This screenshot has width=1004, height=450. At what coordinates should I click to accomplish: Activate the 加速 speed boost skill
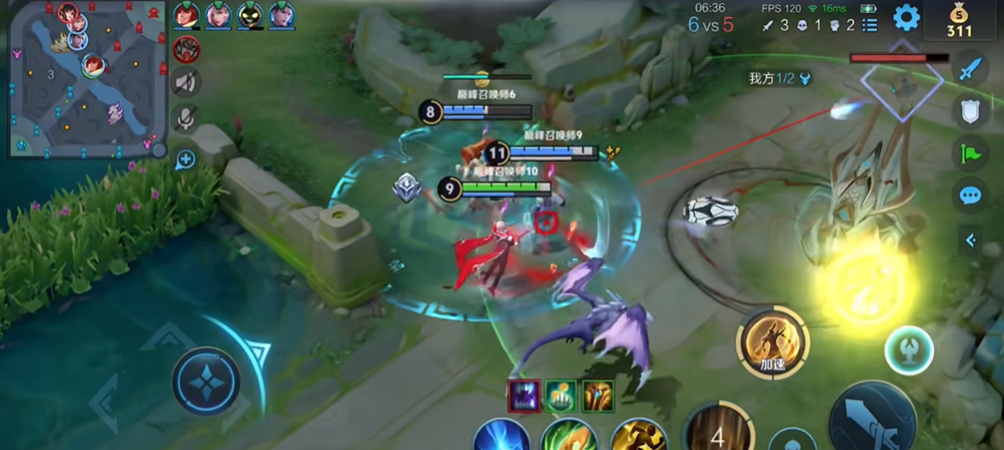(x=772, y=342)
